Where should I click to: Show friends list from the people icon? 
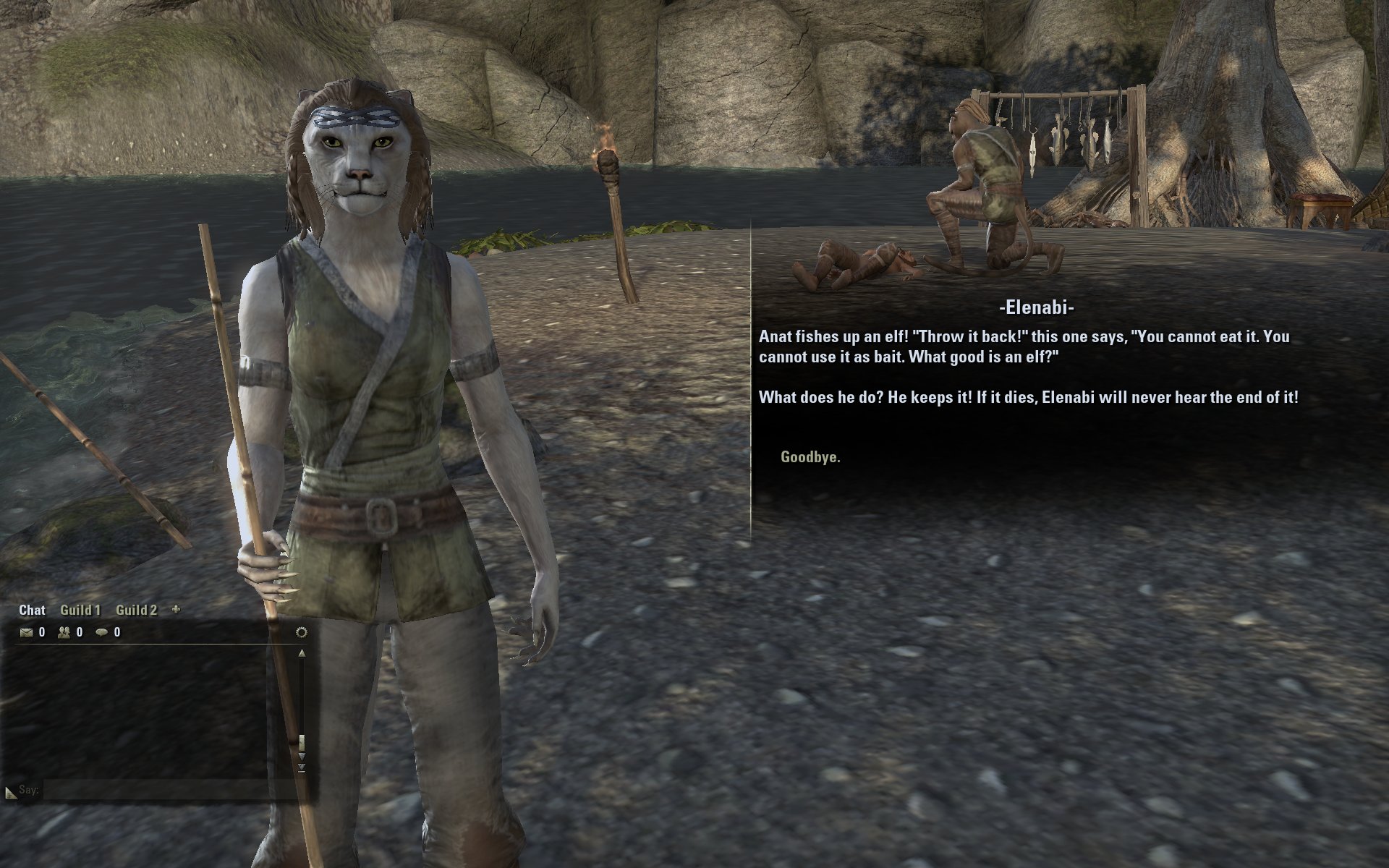tap(64, 633)
